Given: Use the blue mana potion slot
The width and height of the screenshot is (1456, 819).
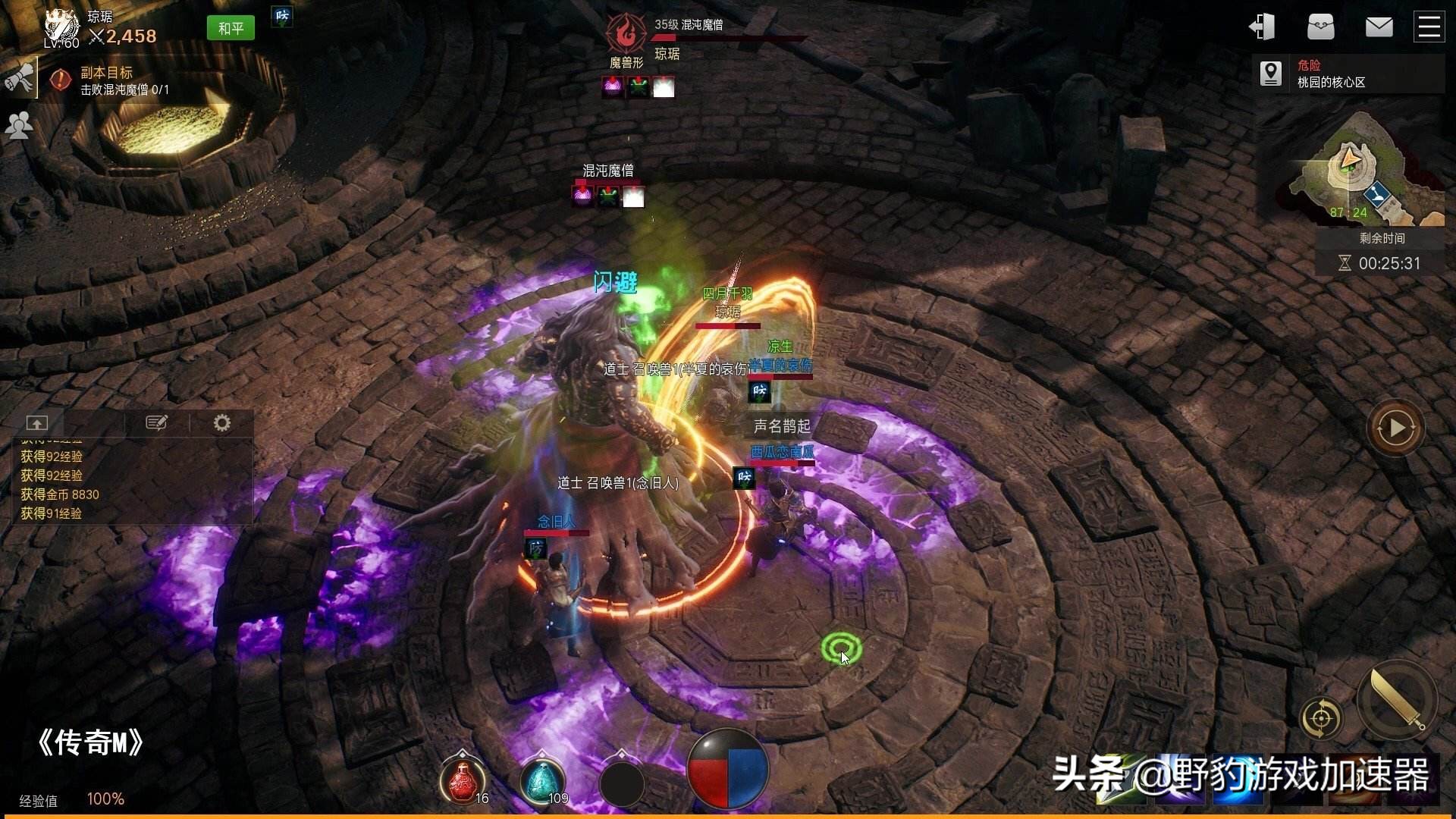Looking at the screenshot, I should (542, 780).
